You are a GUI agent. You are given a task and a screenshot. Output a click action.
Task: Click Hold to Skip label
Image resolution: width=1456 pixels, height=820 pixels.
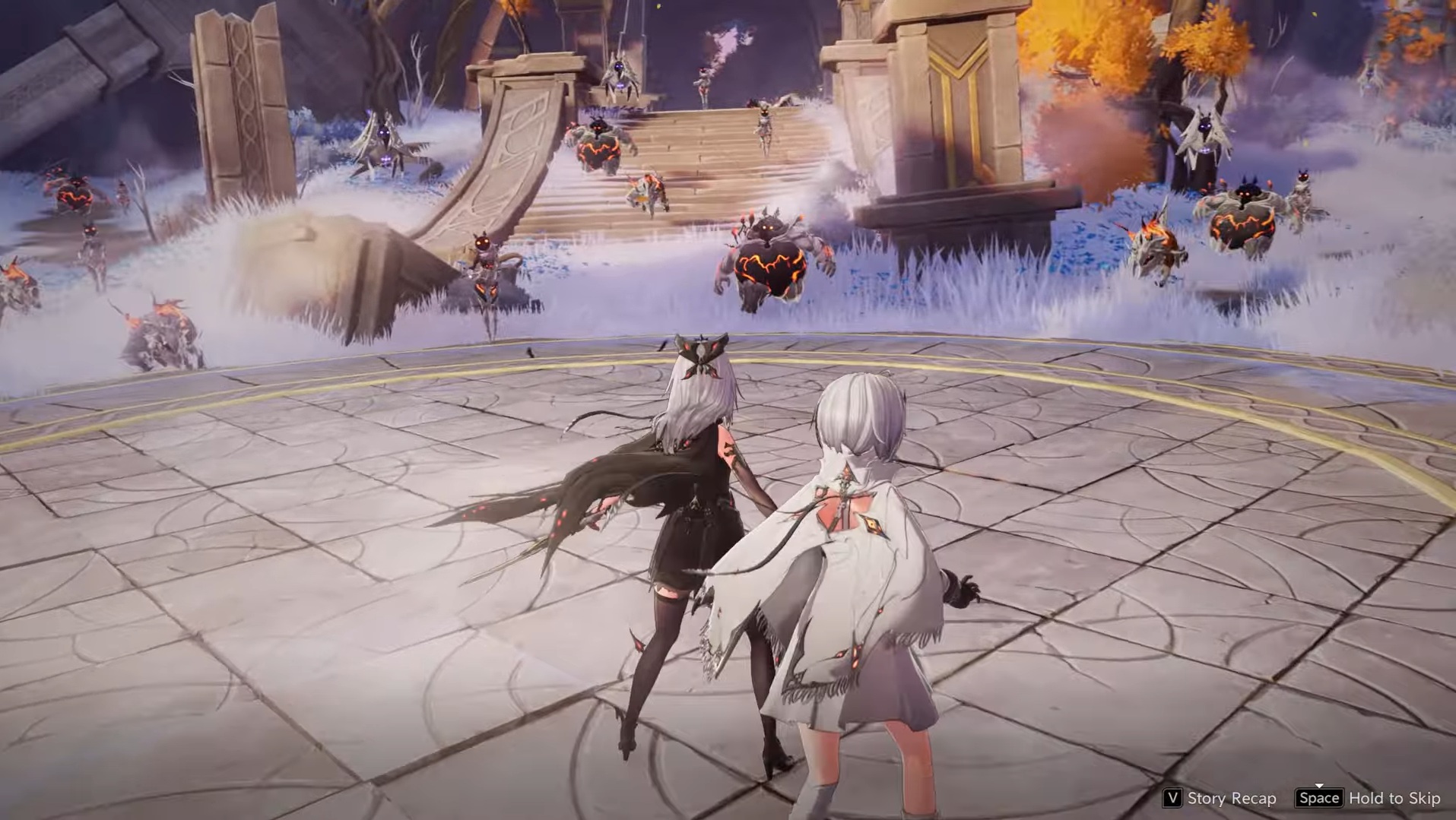(x=1395, y=799)
